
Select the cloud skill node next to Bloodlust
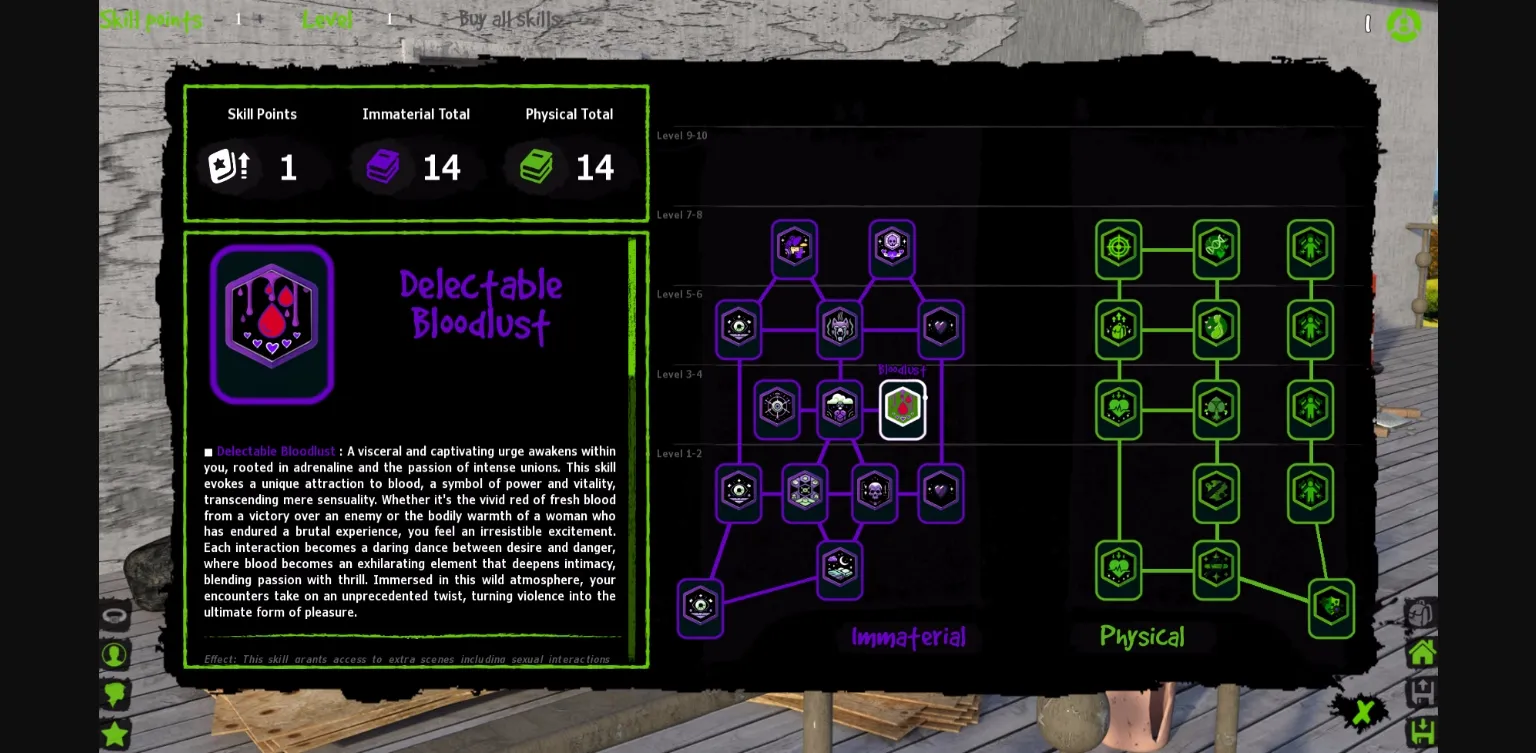coord(840,409)
